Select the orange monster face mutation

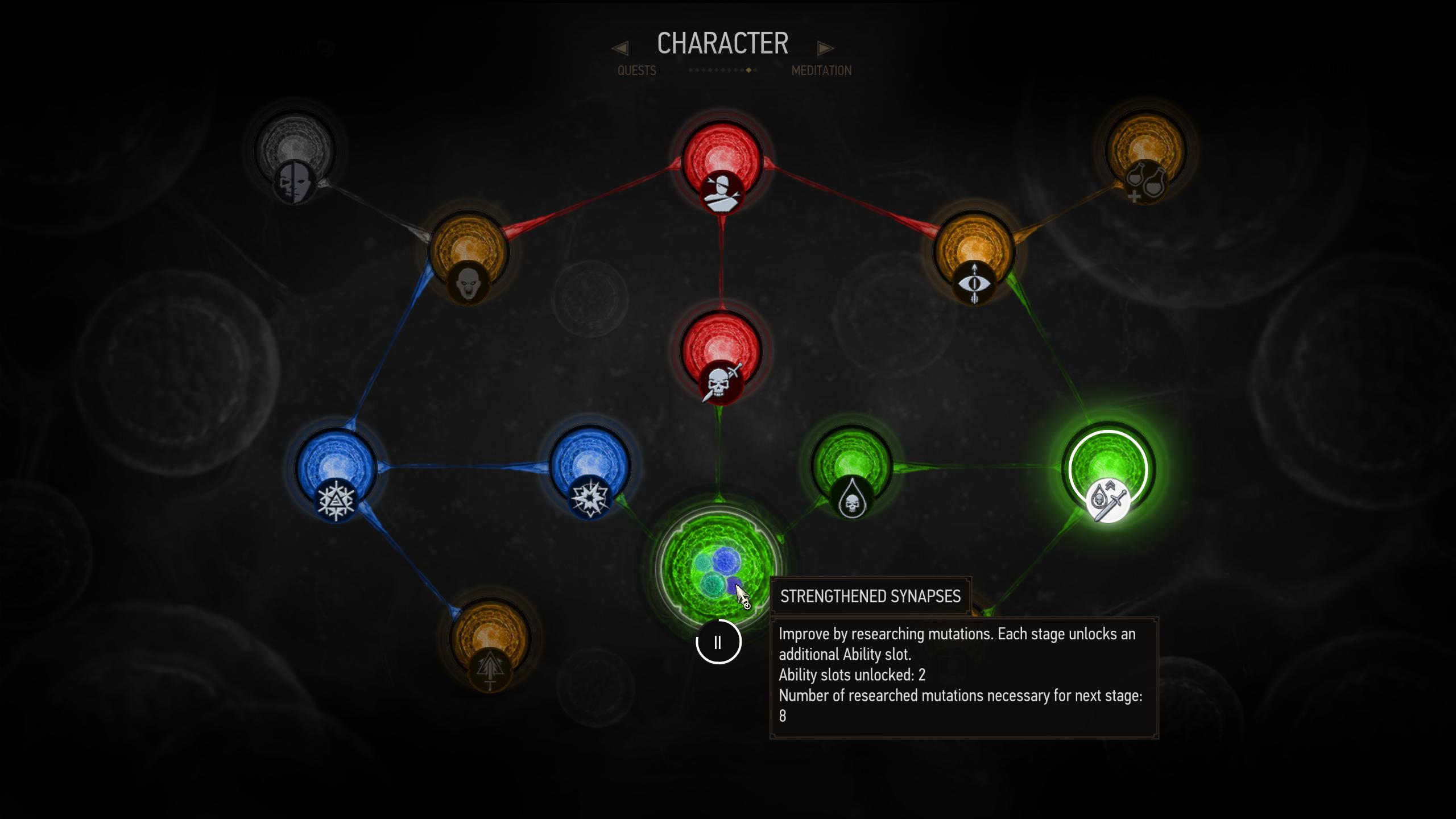pyautogui.click(x=468, y=255)
